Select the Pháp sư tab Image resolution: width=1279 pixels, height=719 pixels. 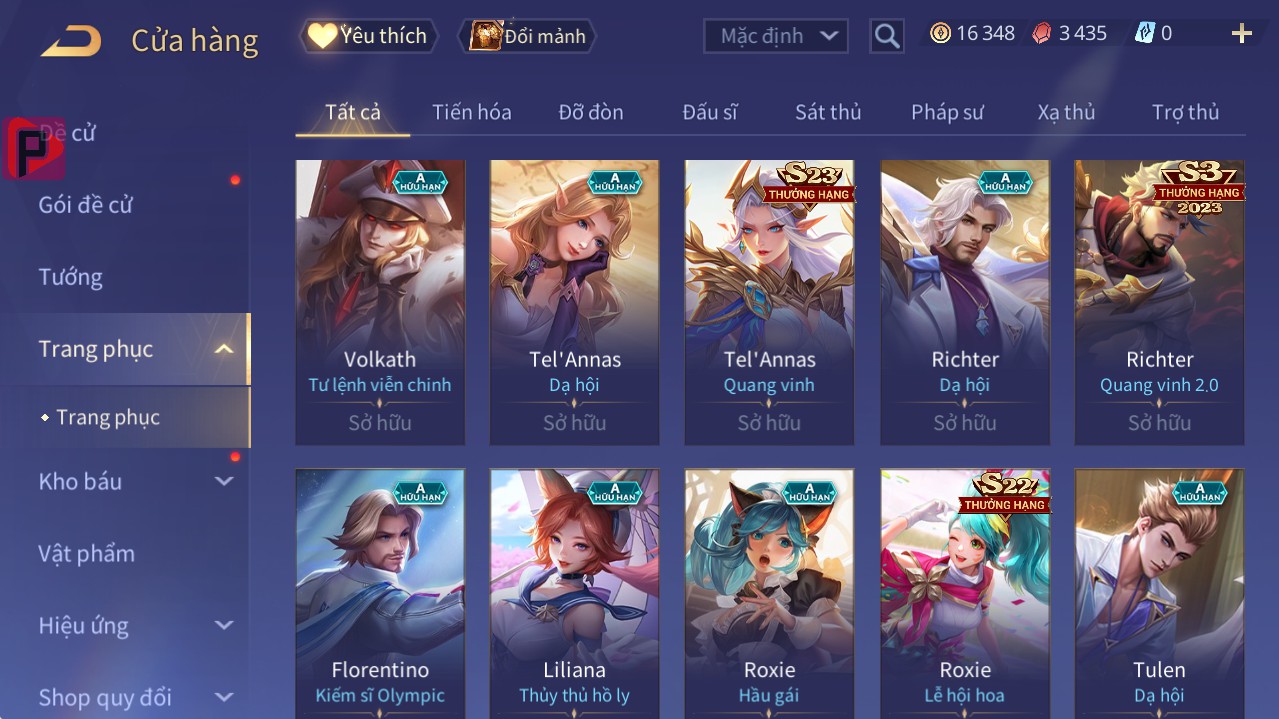click(947, 112)
